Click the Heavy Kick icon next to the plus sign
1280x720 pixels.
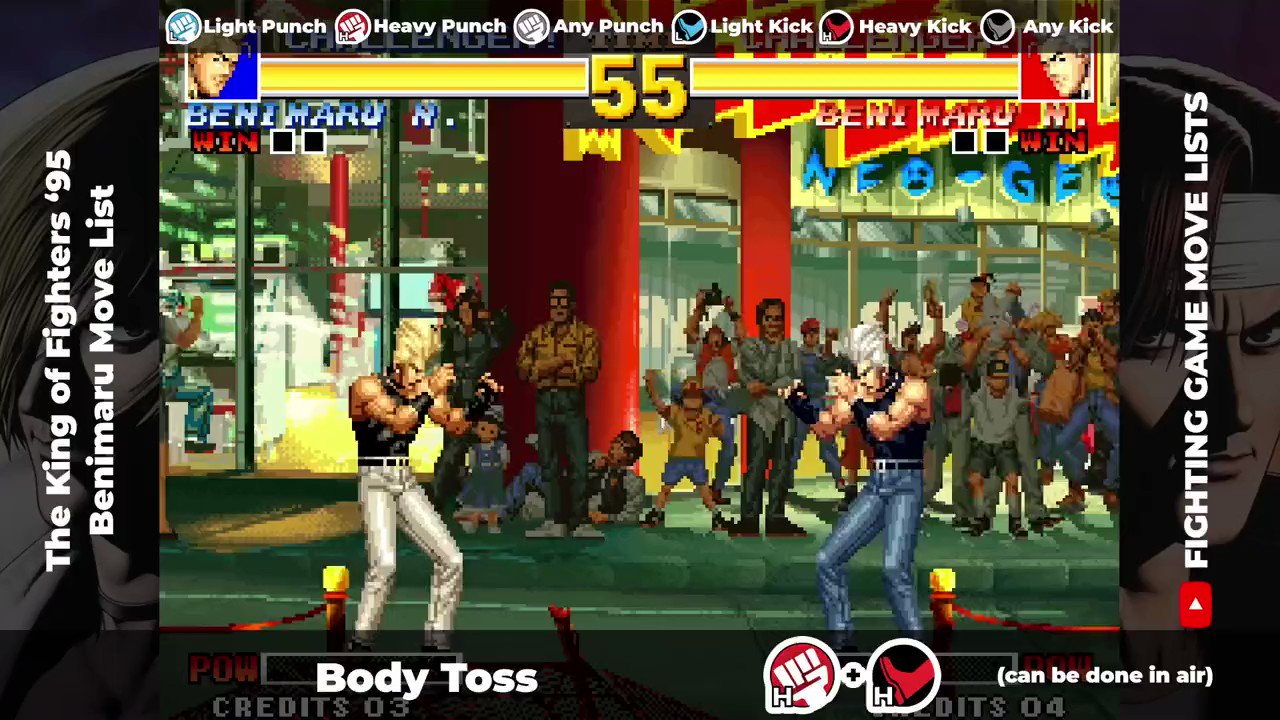tap(903, 676)
